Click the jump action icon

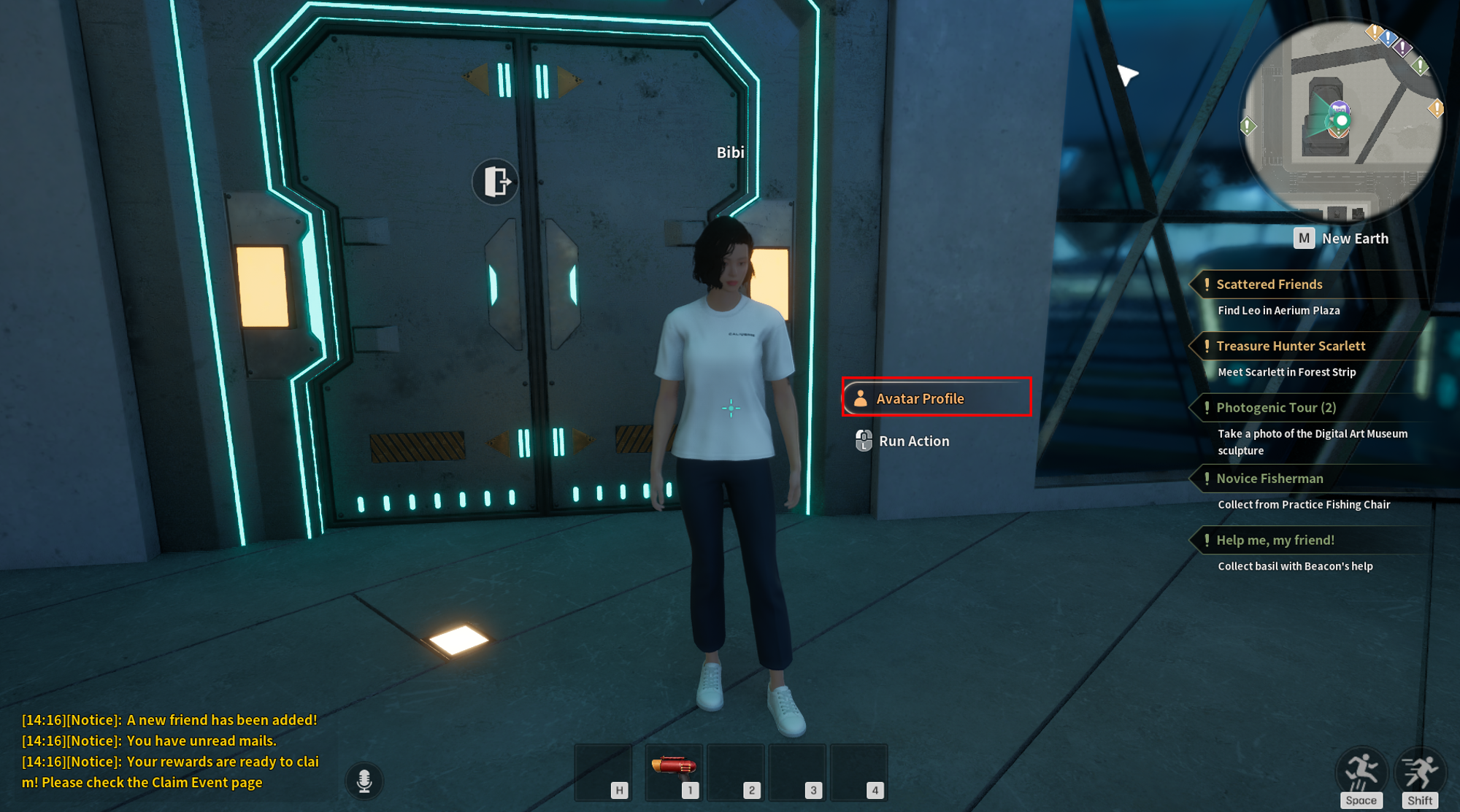pos(1361,774)
